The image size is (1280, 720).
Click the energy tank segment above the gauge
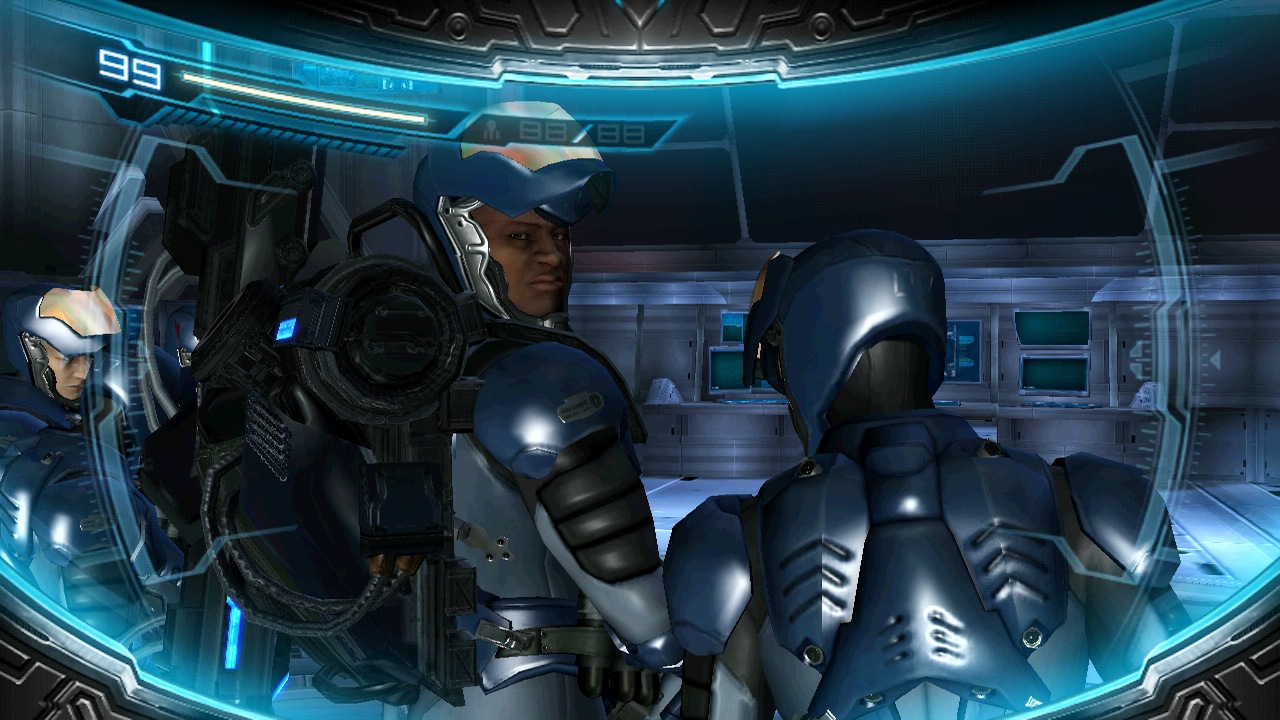click(x=205, y=52)
